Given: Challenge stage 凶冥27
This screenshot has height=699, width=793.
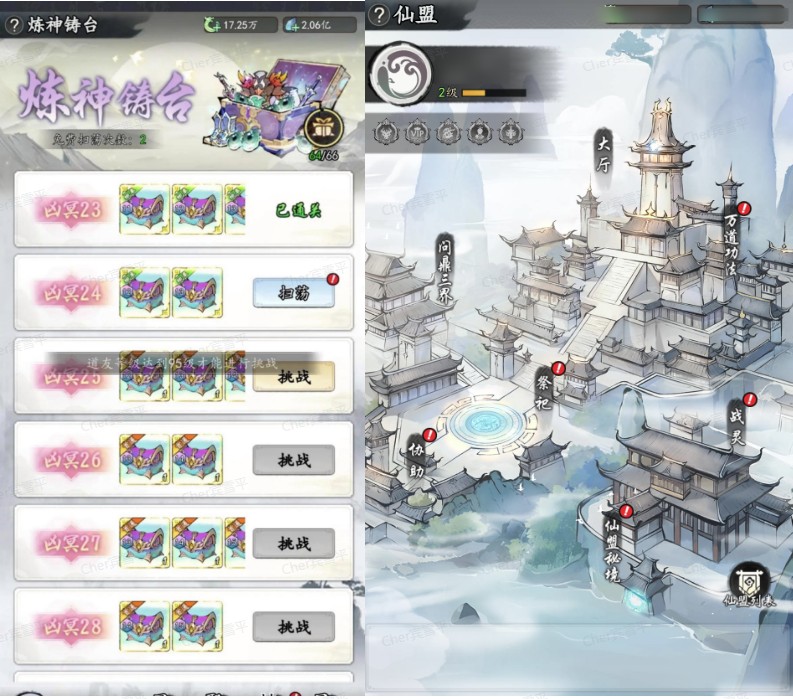Looking at the screenshot, I should pyautogui.click(x=293, y=544).
